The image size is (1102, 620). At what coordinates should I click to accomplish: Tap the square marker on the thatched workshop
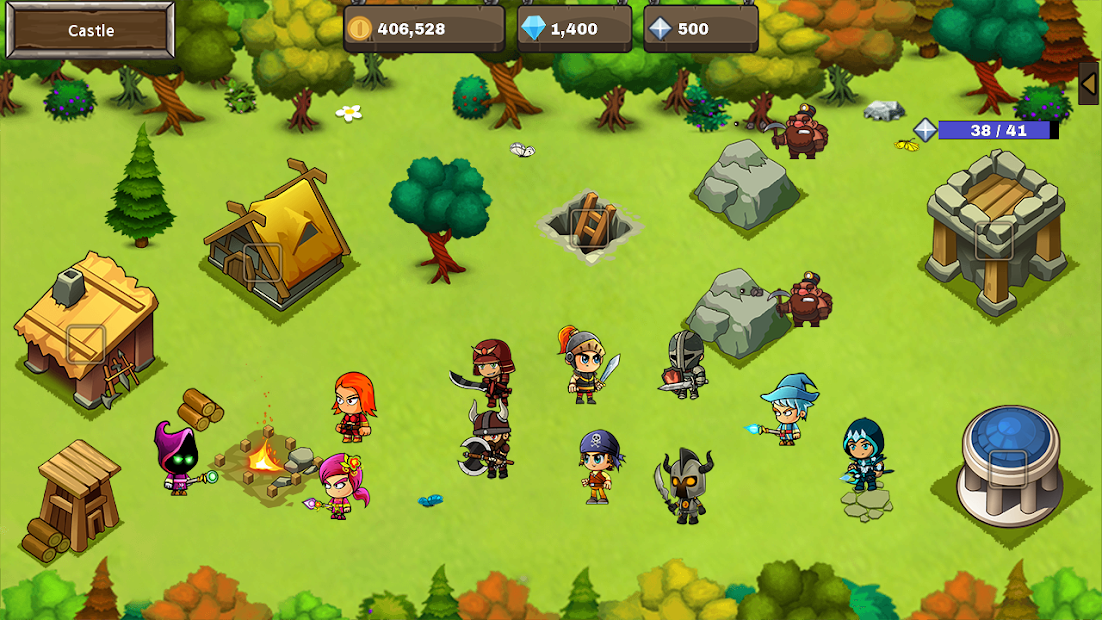86,344
